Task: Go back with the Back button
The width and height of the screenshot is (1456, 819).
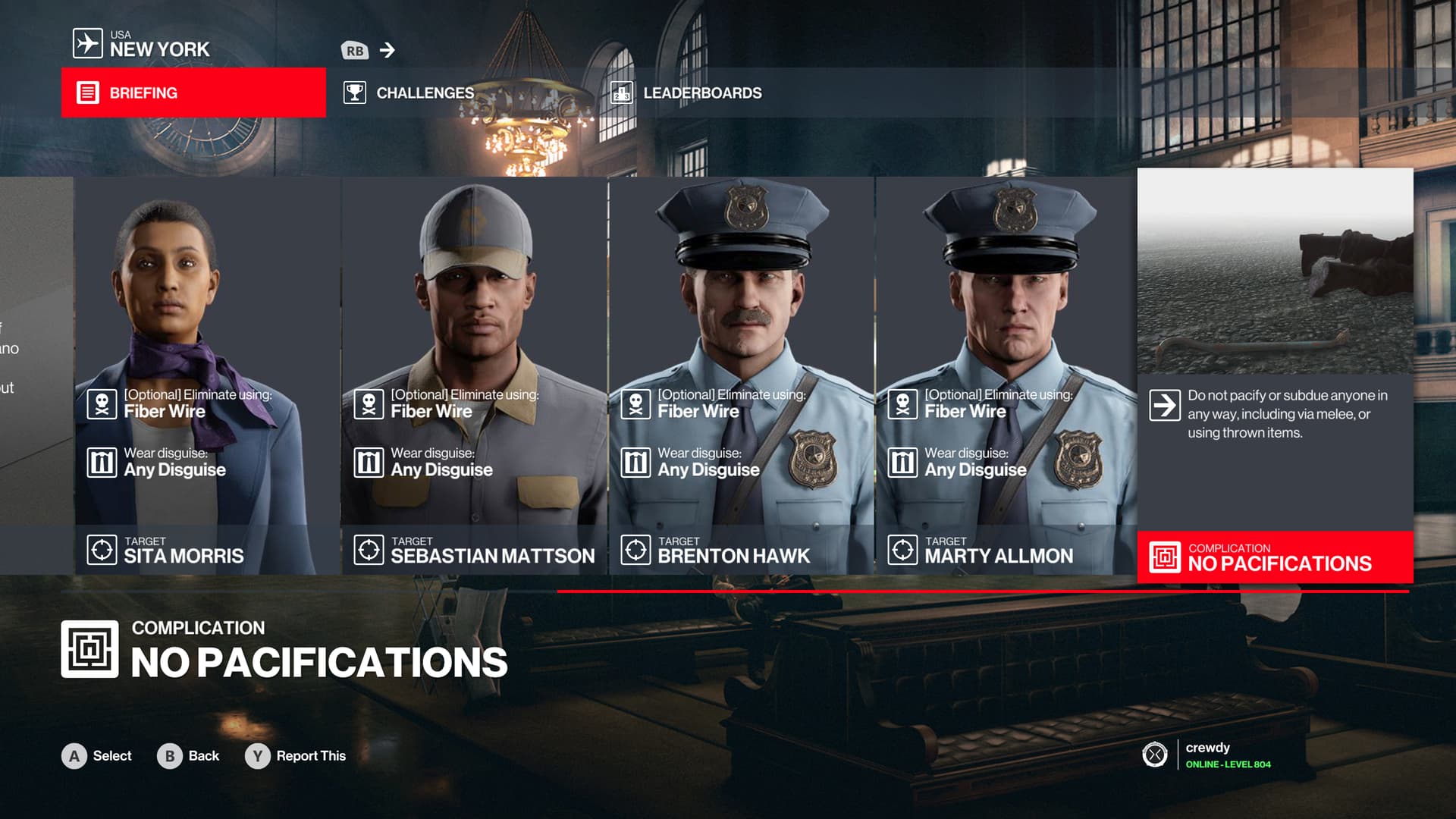Action: pos(189,756)
